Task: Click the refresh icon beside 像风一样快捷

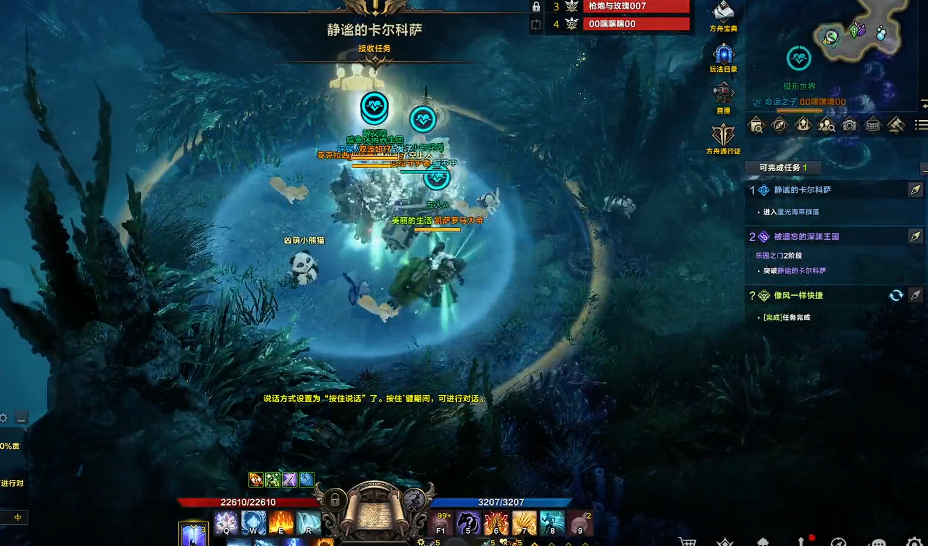Action: 896,295
